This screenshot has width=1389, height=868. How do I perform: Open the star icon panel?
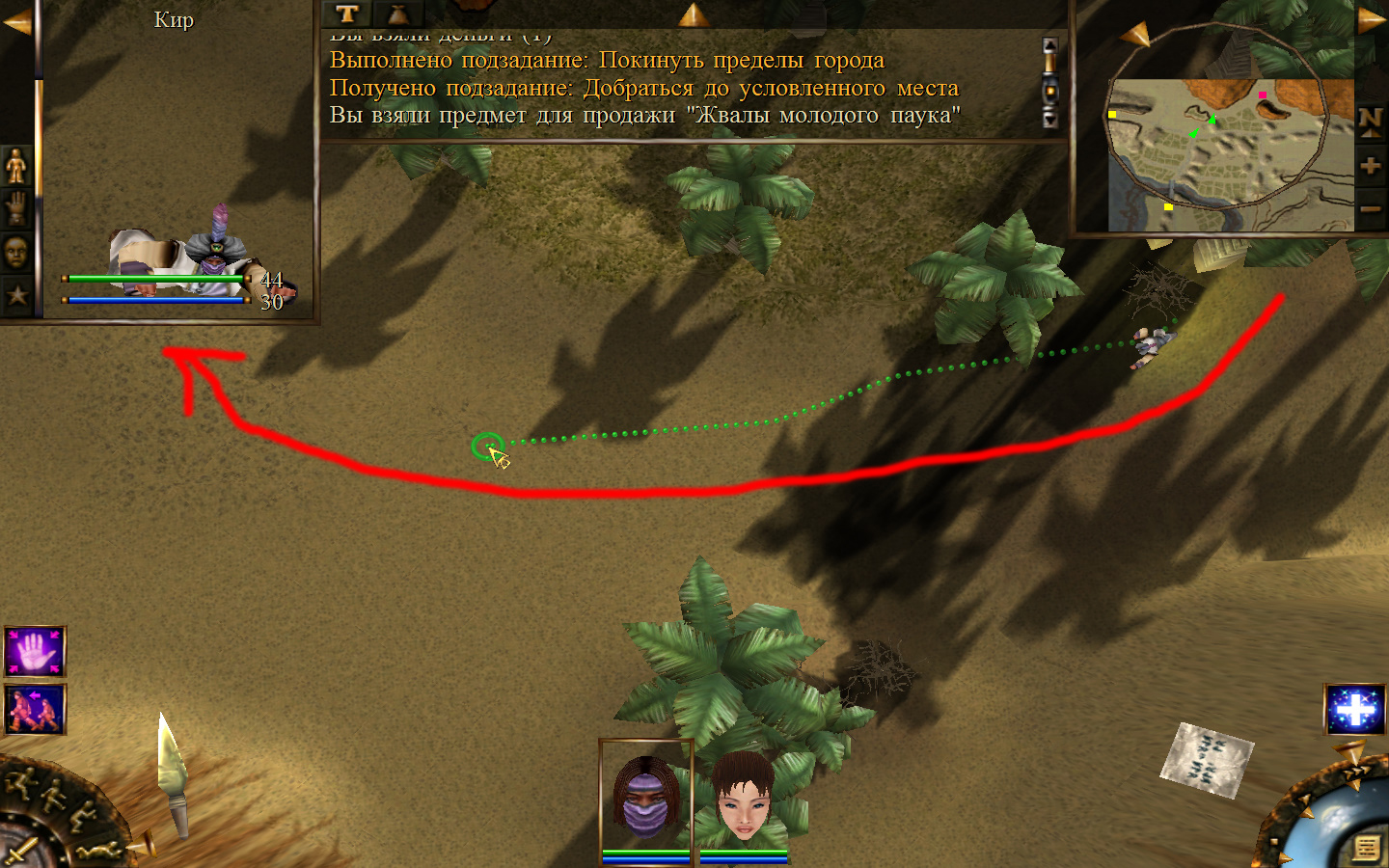[x=16, y=294]
